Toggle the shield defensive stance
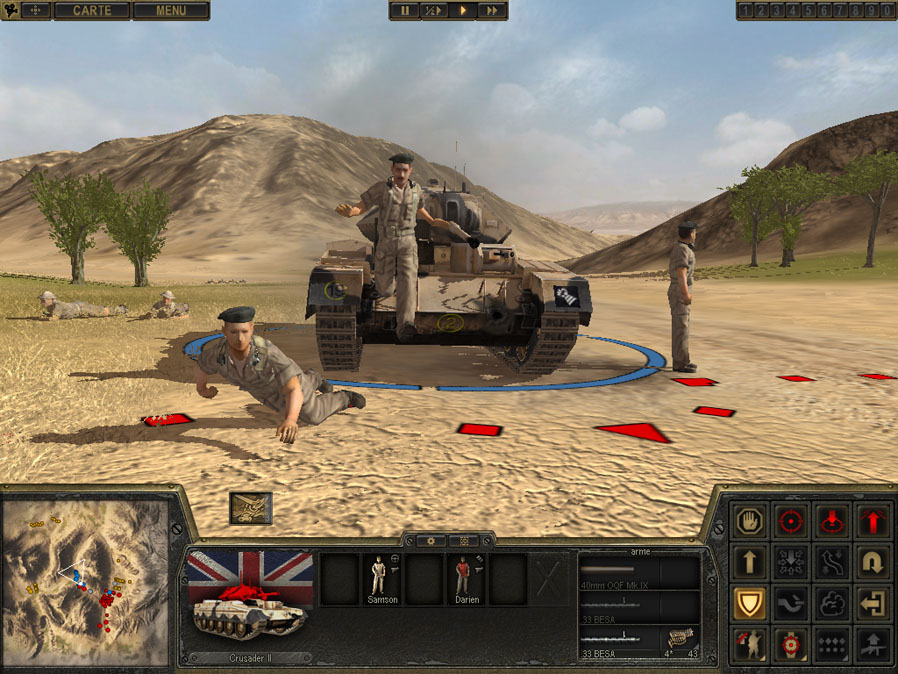Screen dimensions: 898x674 [750, 603]
